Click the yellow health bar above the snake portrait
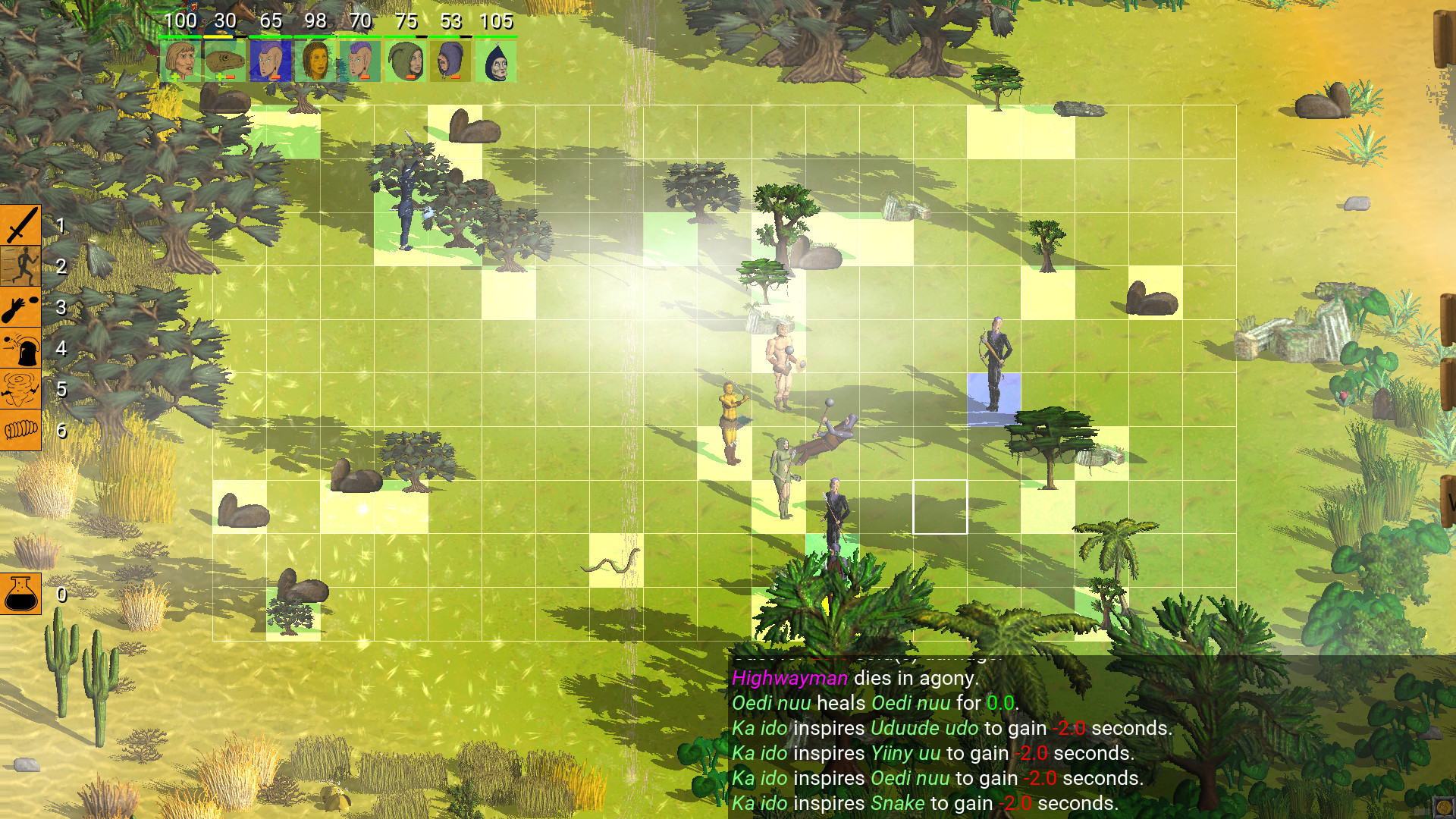1456x819 pixels. tap(218, 36)
